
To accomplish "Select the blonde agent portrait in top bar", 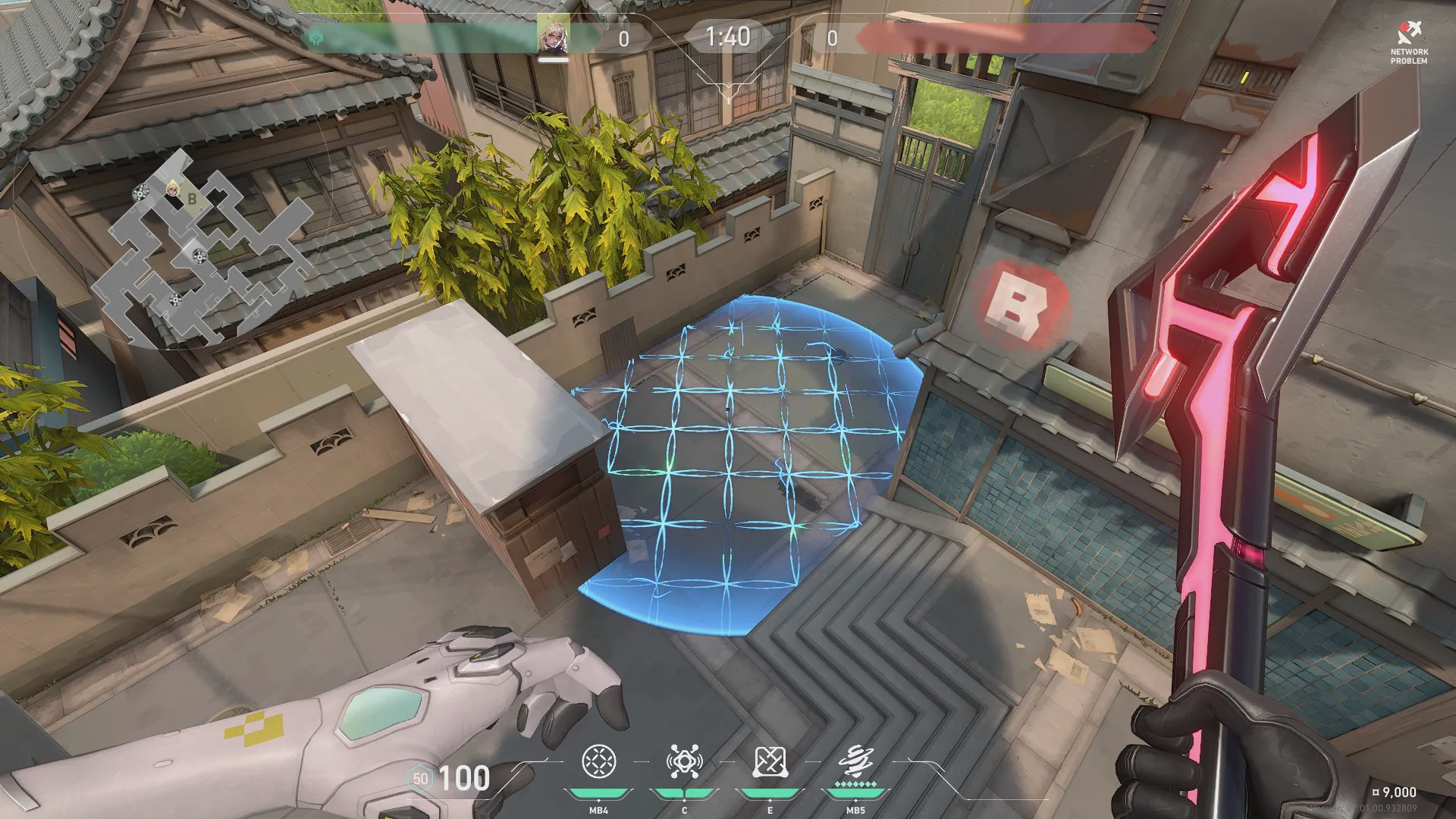I will point(553,36).
